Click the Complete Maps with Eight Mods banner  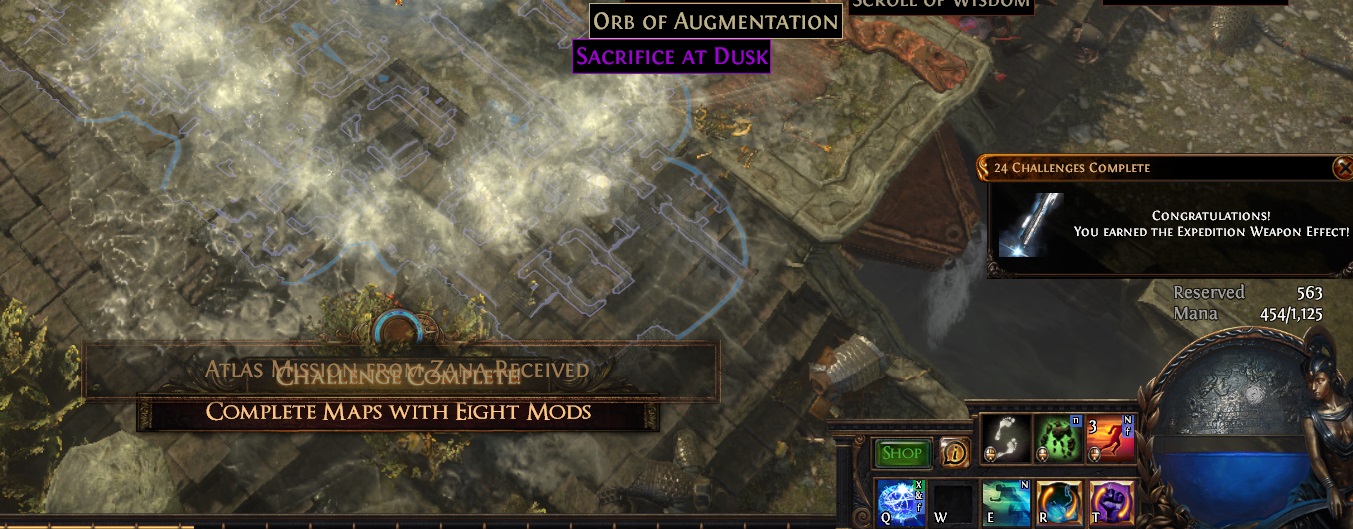click(x=398, y=412)
